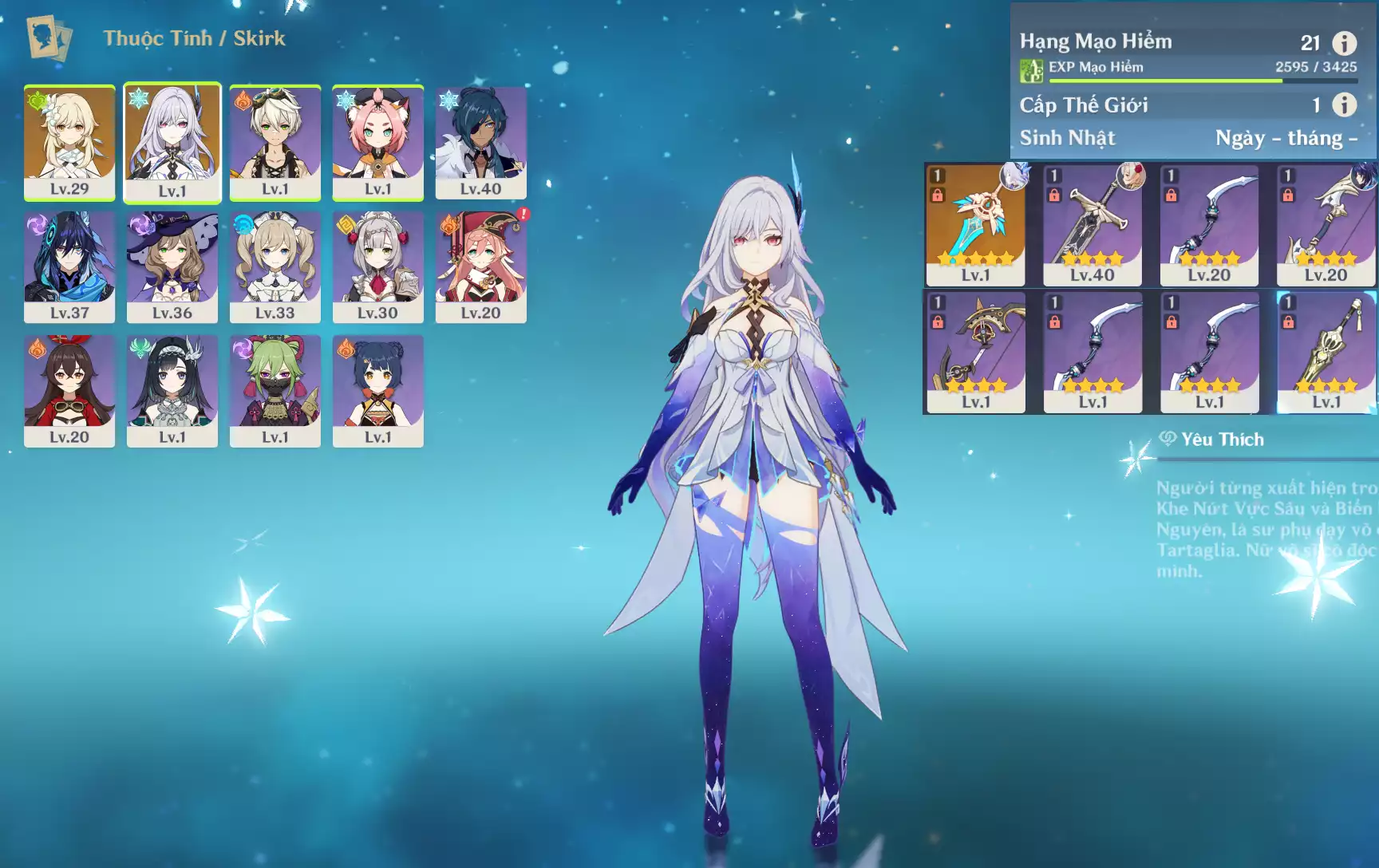Viewport: 1379px width, 868px height.
Task: Pick the pink-haired Diona card
Action: [x=378, y=142]
